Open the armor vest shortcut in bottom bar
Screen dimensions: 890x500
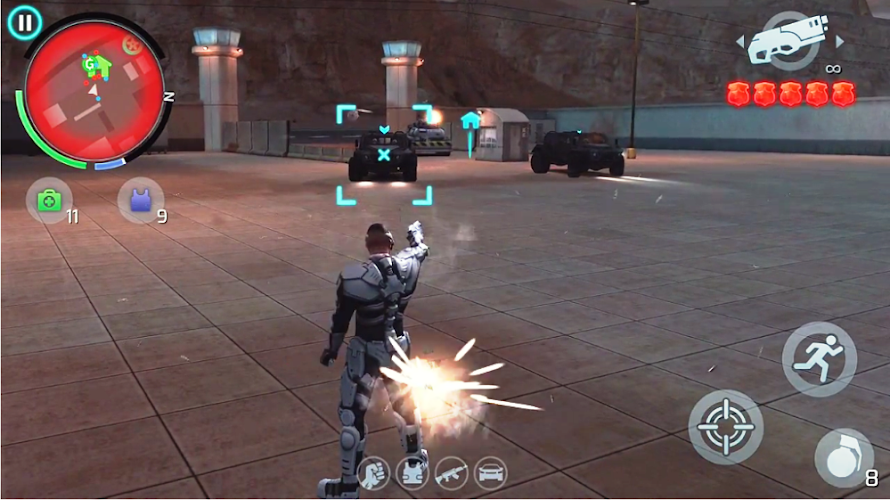(412, 472)
